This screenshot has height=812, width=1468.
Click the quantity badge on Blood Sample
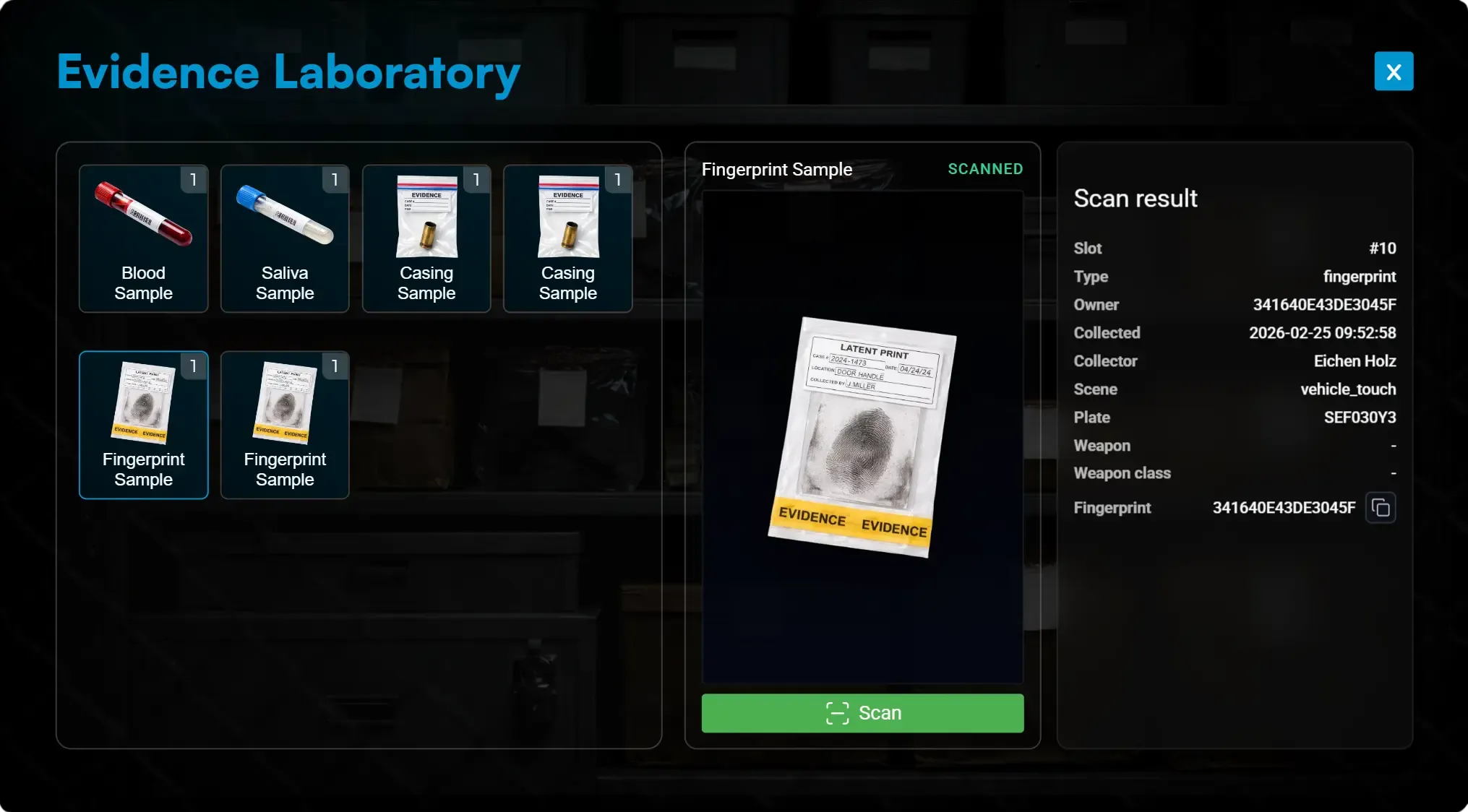tap(193, 181)
